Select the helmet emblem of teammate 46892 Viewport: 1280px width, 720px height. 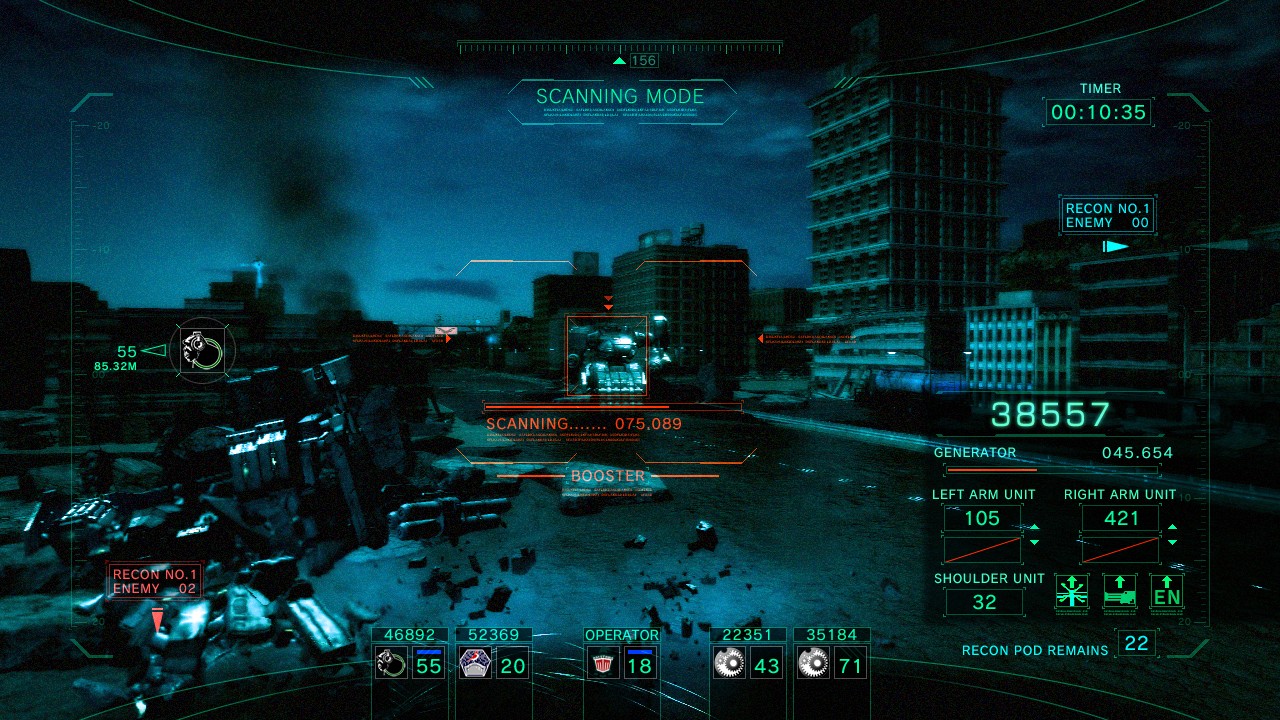(x=389, y=663)
